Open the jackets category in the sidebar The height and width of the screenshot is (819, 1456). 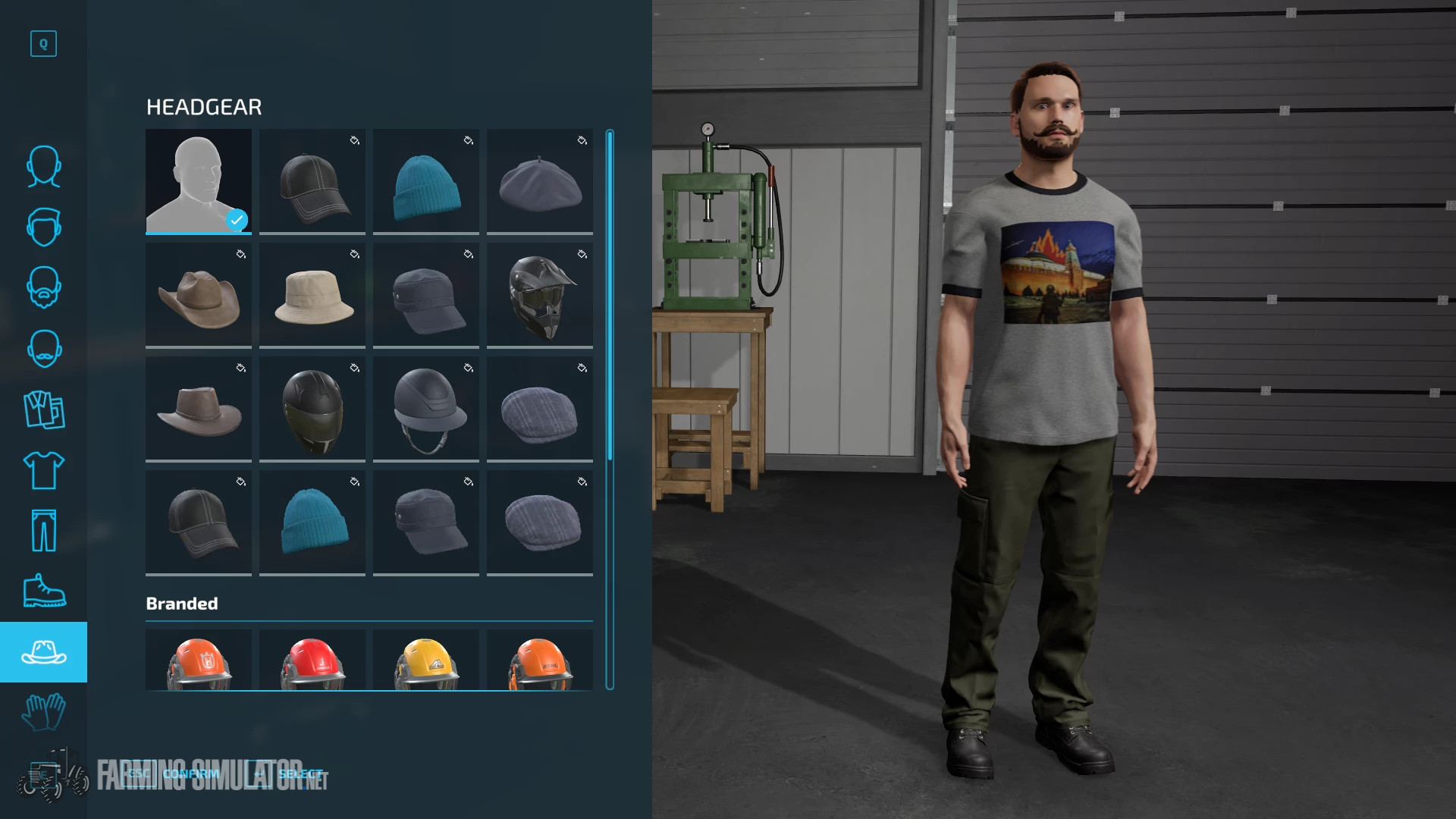43,409
